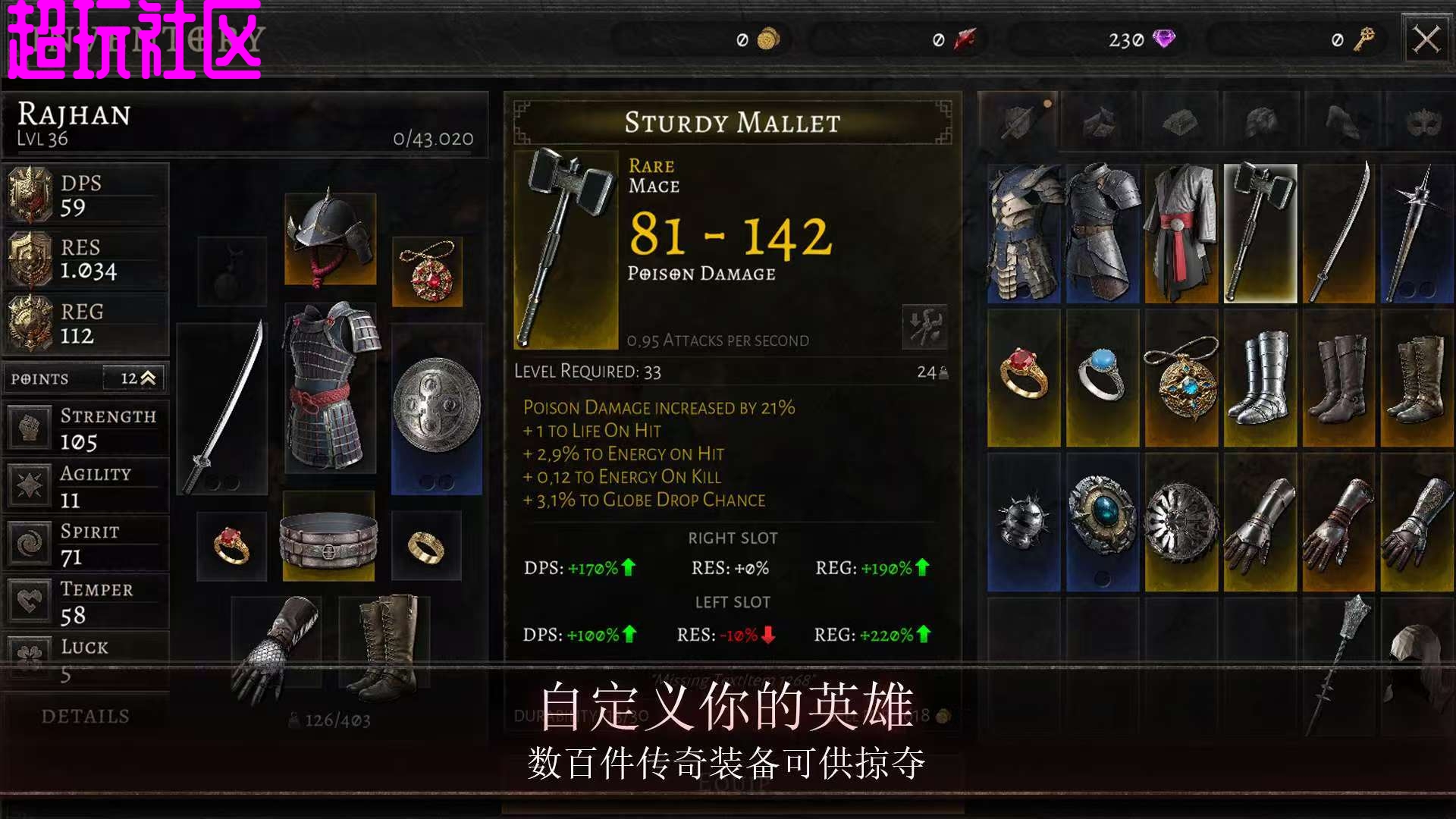The height and width of the screenshot is (819, 1456).
Task: Click the Spirit attribute icon
Action: (29, 543)
